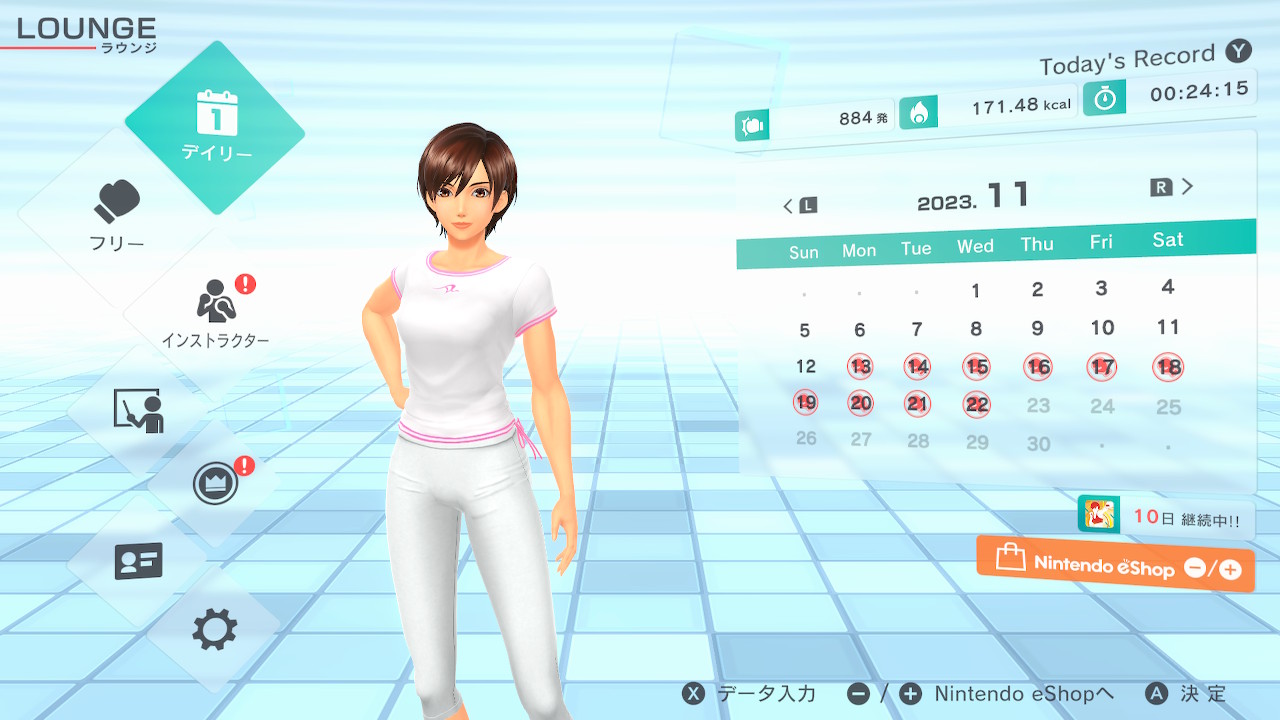Click the 10-day streak badge

pyautogui.click(x=1165, y=517)
